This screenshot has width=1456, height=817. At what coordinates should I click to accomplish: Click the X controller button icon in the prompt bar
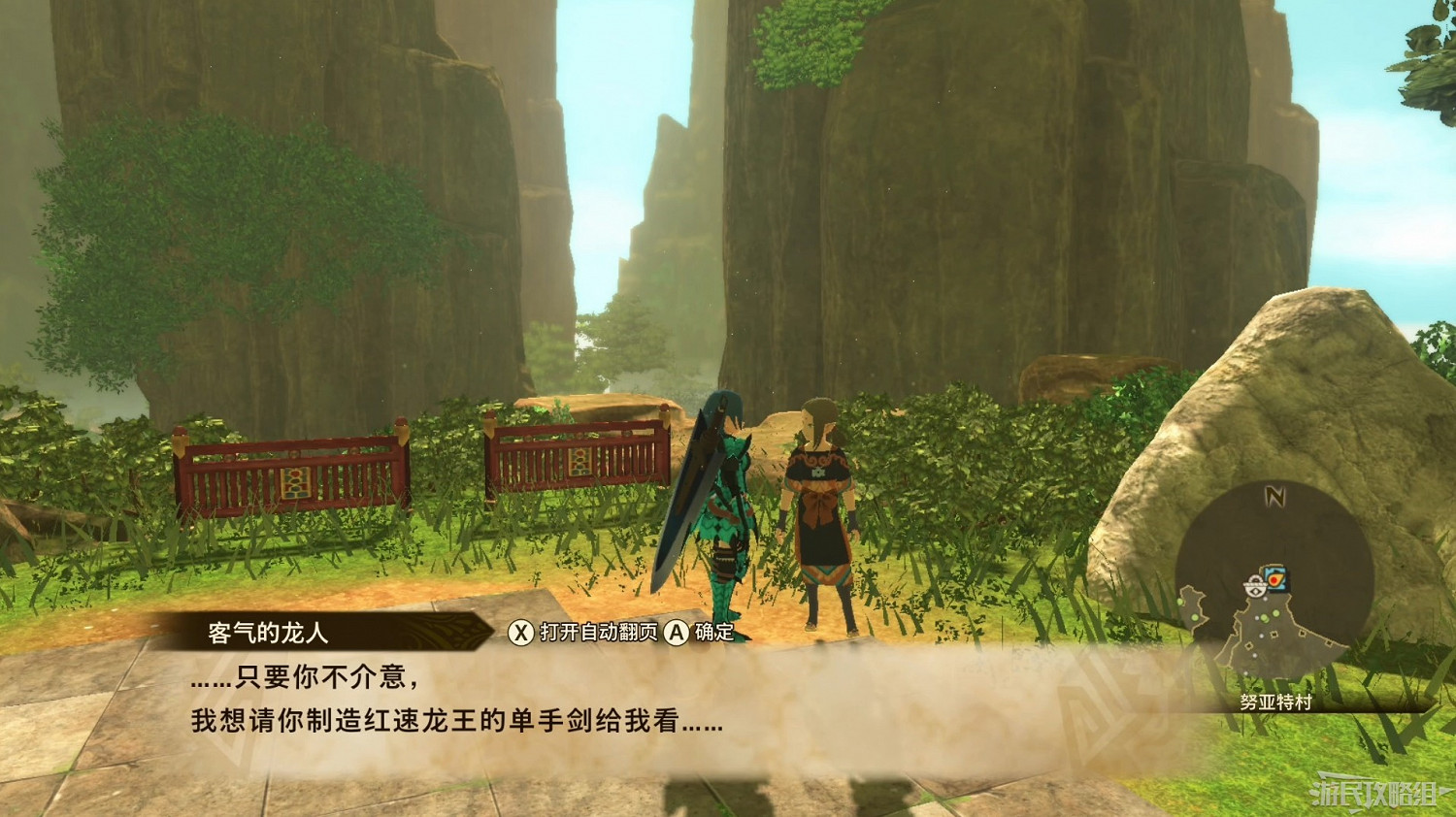[519, 630]
